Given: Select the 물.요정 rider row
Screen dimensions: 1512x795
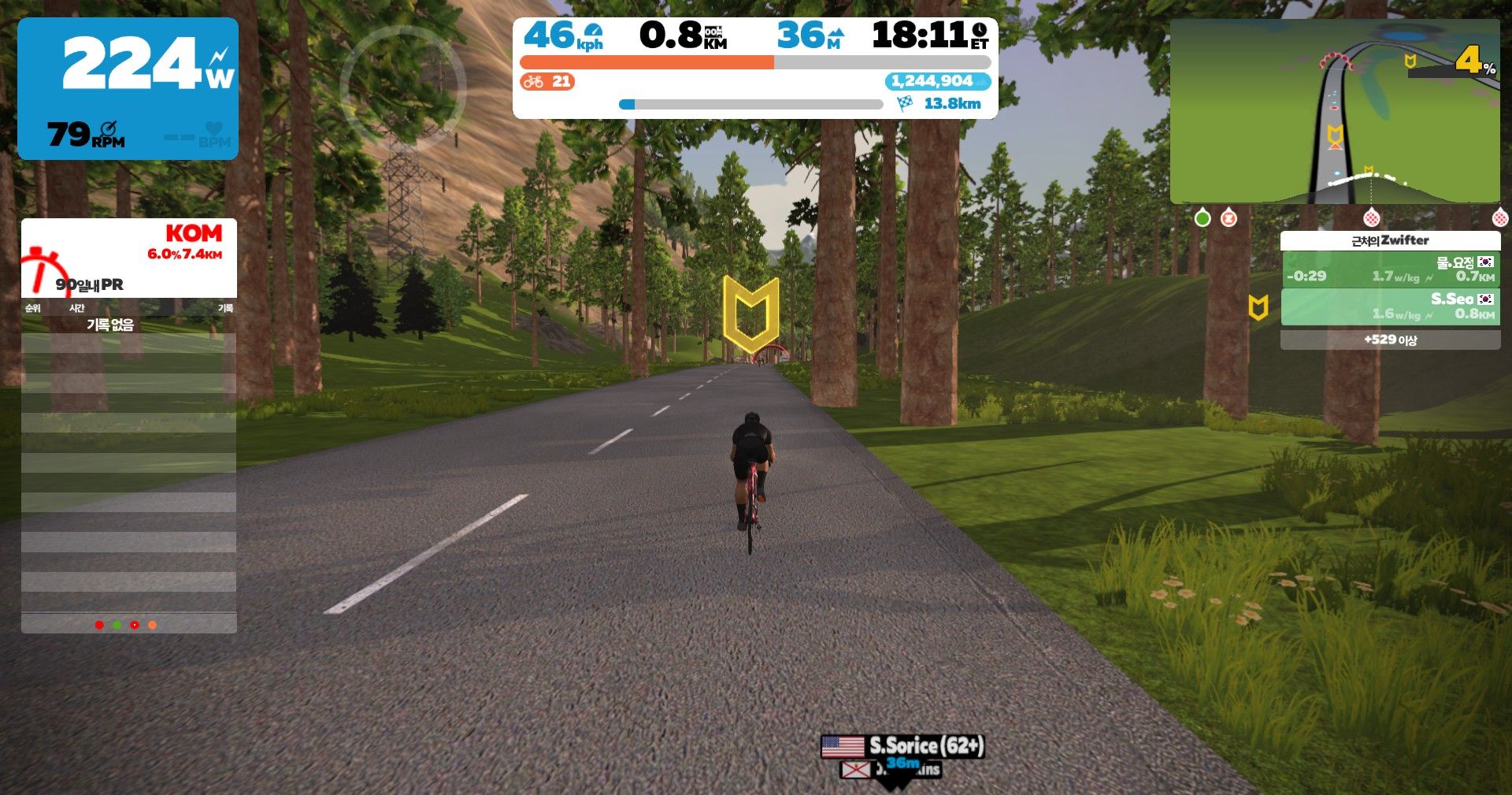Looking at the screenshot, I should [1390, 269].
